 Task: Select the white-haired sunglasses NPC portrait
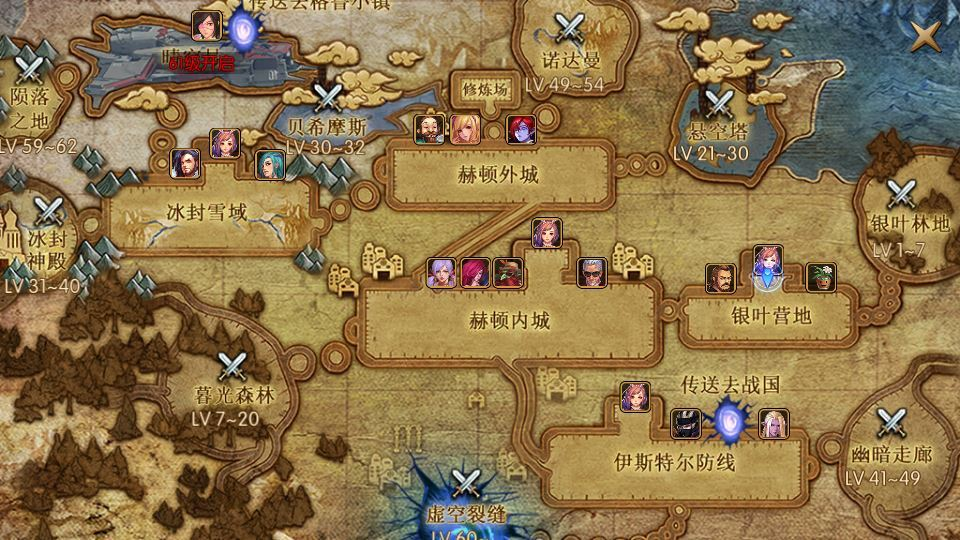(x=592, y=273)
